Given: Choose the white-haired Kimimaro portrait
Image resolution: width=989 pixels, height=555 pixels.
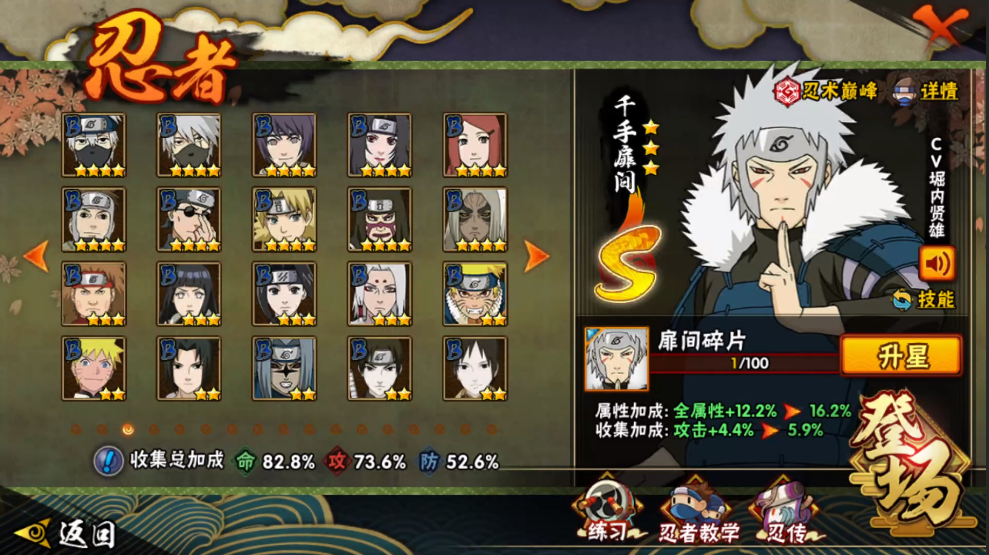Looking at the screenshot, I should point(380,293).
